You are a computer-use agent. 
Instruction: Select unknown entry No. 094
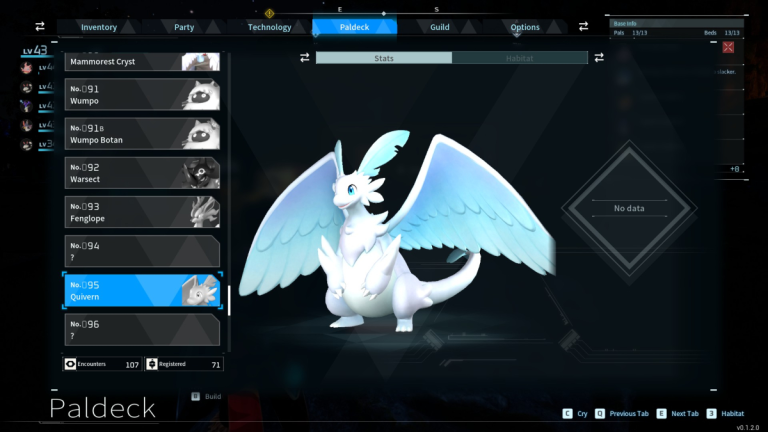[142, 251]
